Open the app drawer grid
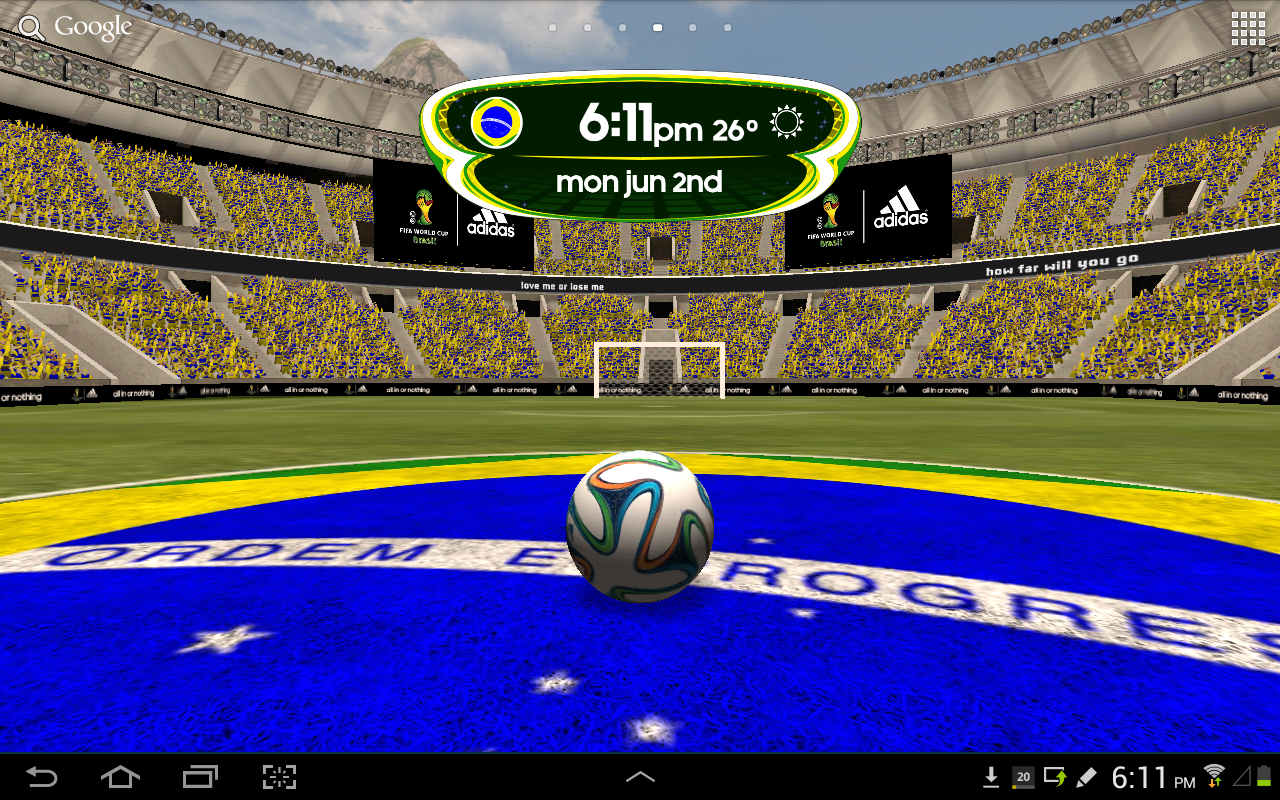 pyautogui.click(x=1248, y=27)
